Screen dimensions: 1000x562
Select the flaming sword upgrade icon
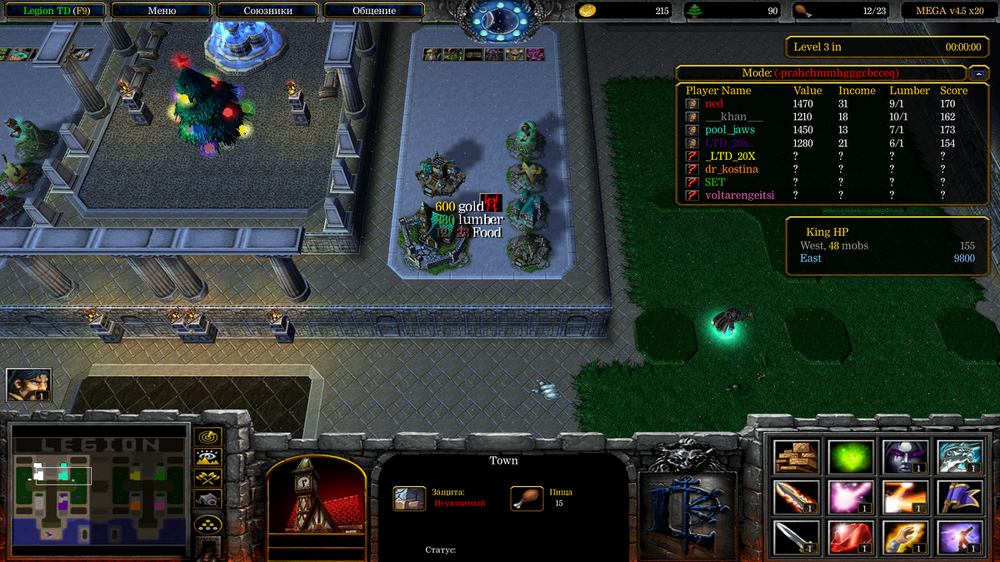pyautogui.click(x=797, y=497)
